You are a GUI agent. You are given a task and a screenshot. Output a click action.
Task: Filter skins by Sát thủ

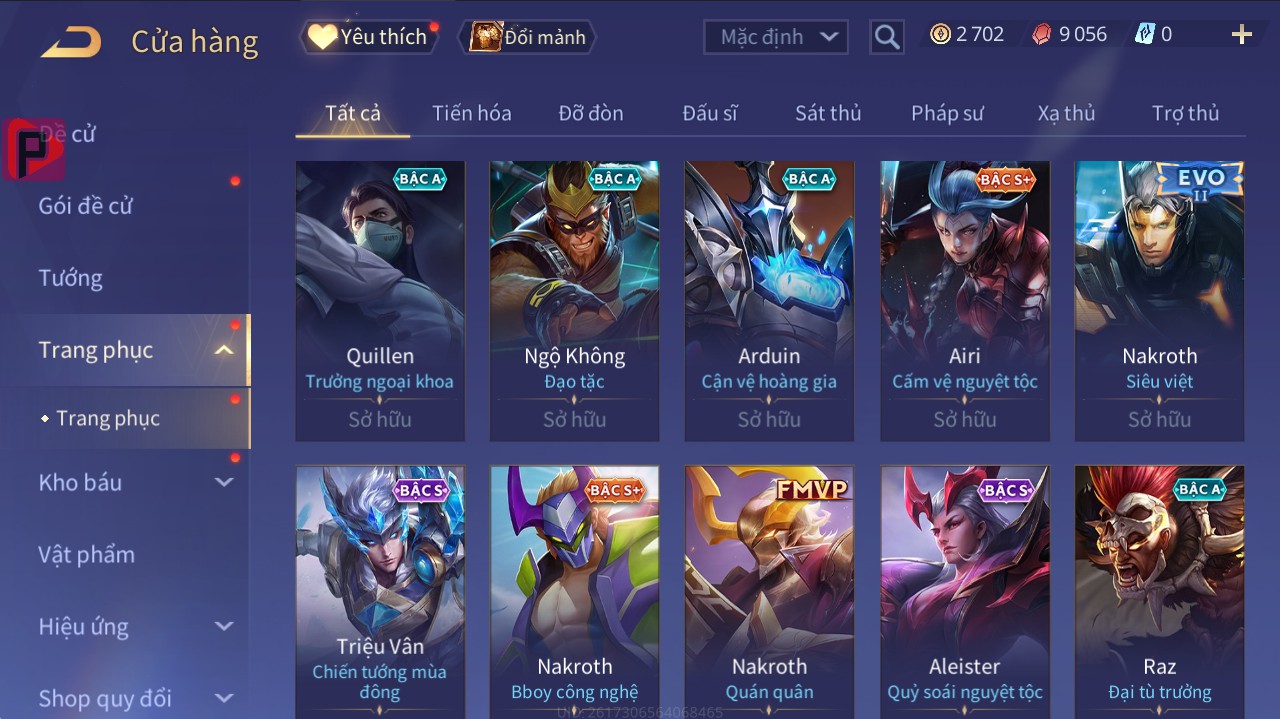click(x=827, y=113)
